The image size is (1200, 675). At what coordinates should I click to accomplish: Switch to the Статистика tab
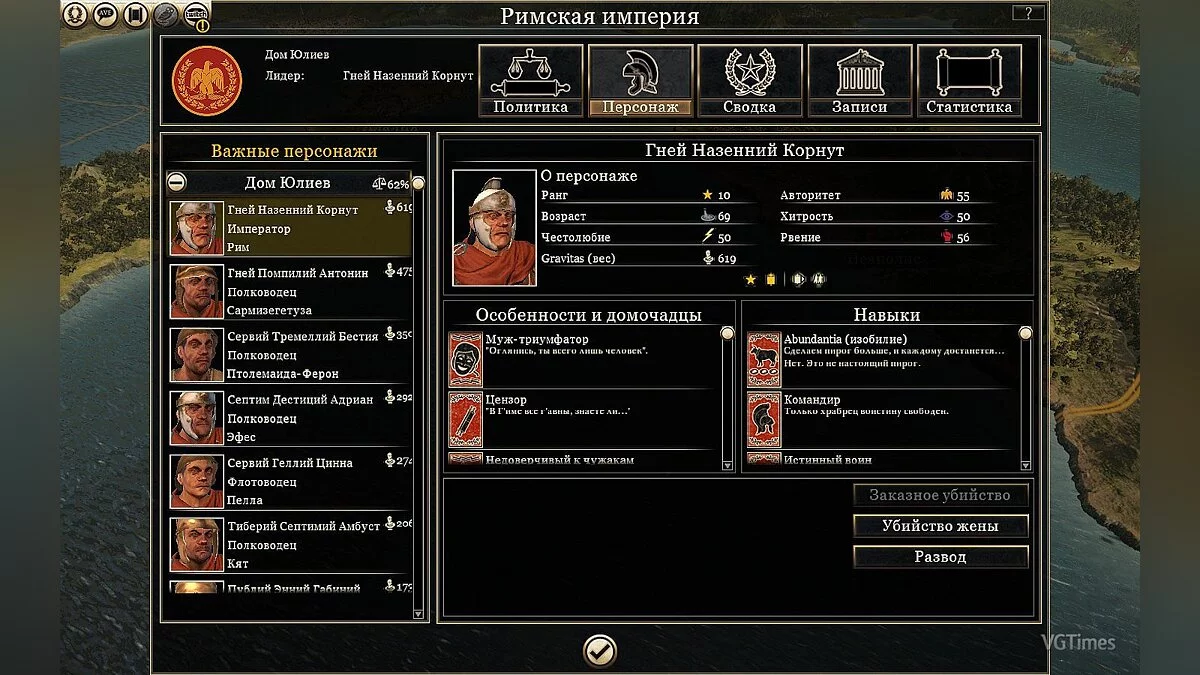pos(969,81)
